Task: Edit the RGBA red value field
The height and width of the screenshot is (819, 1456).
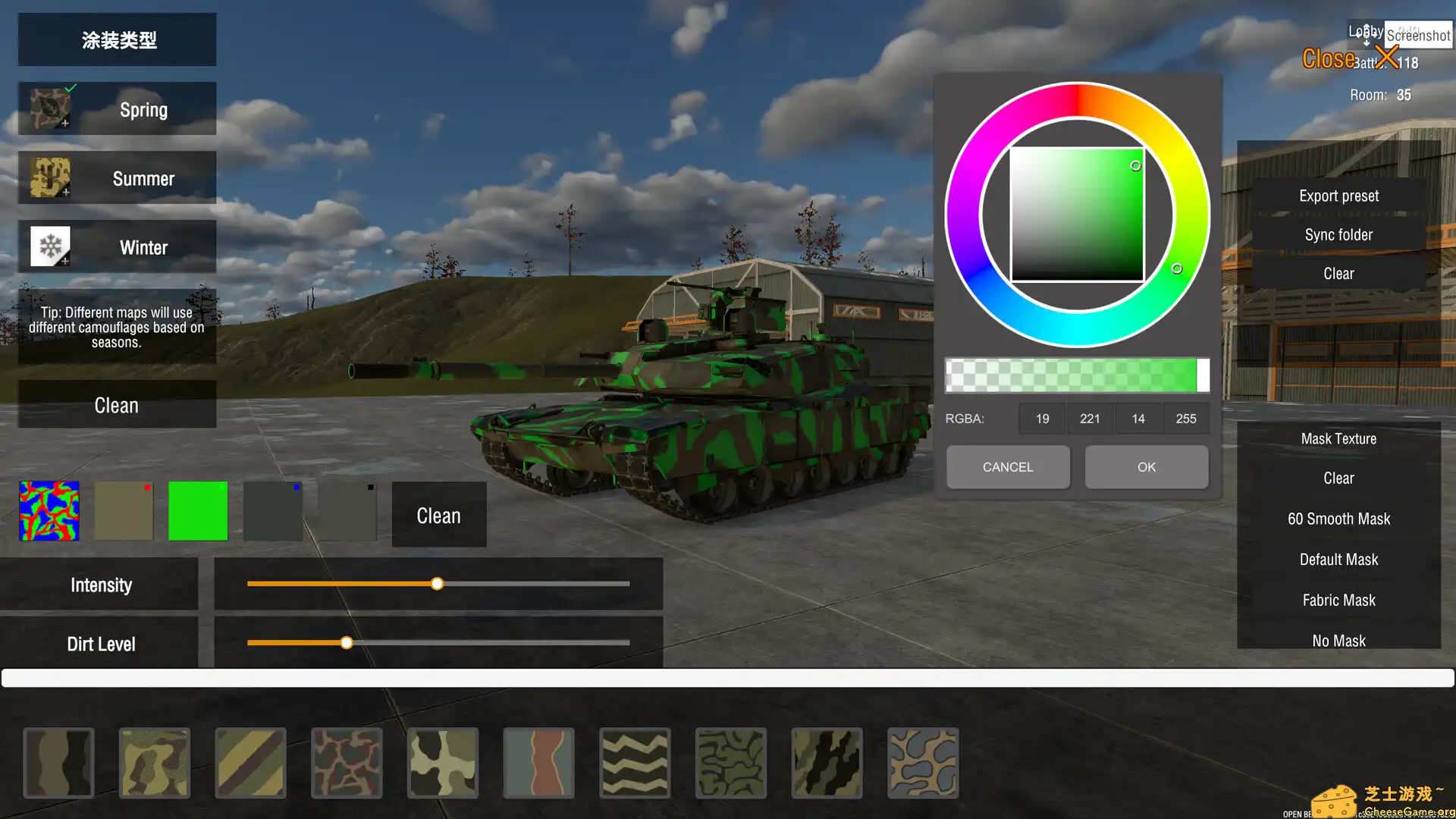Action: click(1042, 418)
